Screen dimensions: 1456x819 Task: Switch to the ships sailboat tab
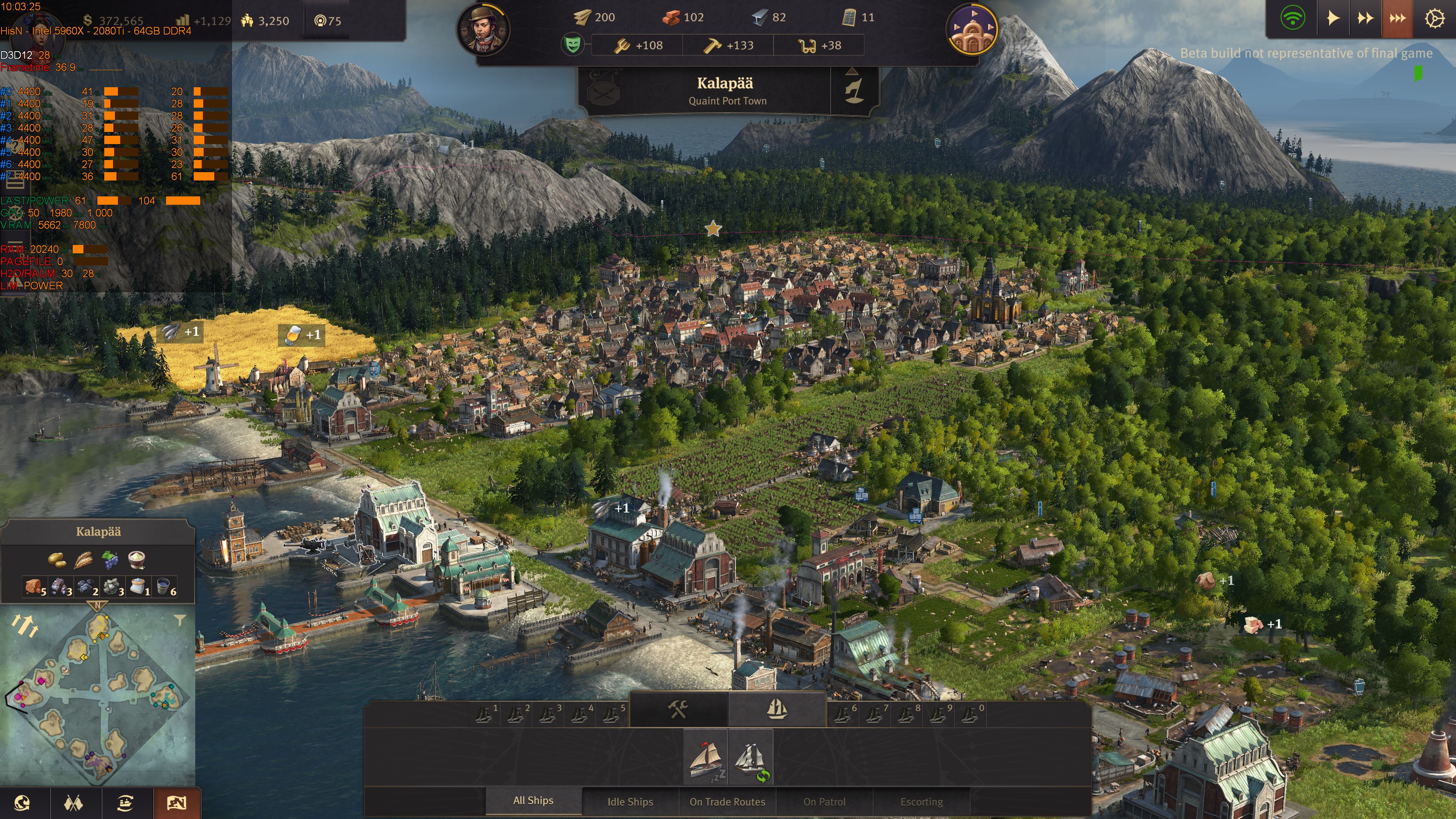pos(777,709)
